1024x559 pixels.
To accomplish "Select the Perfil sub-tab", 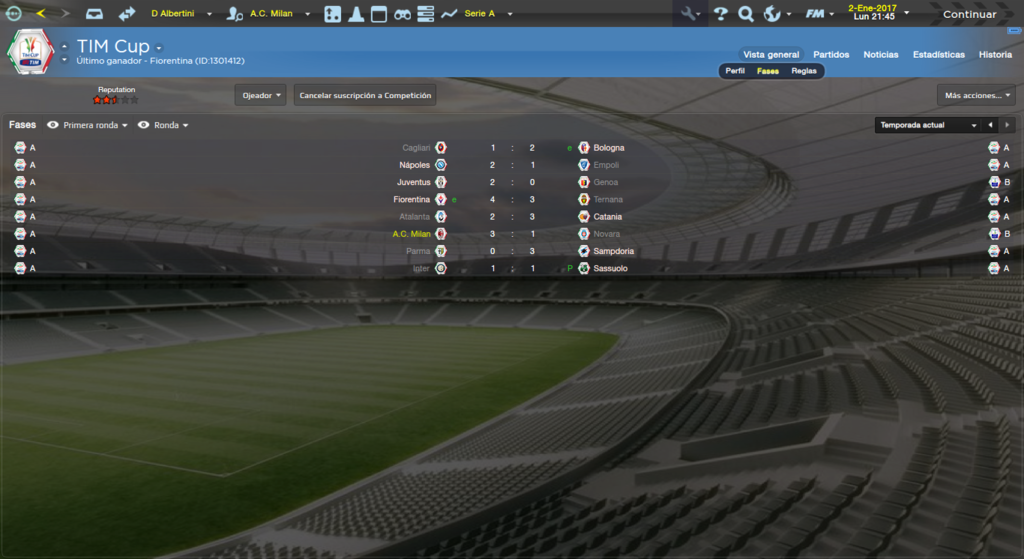I will coord(735,71).
